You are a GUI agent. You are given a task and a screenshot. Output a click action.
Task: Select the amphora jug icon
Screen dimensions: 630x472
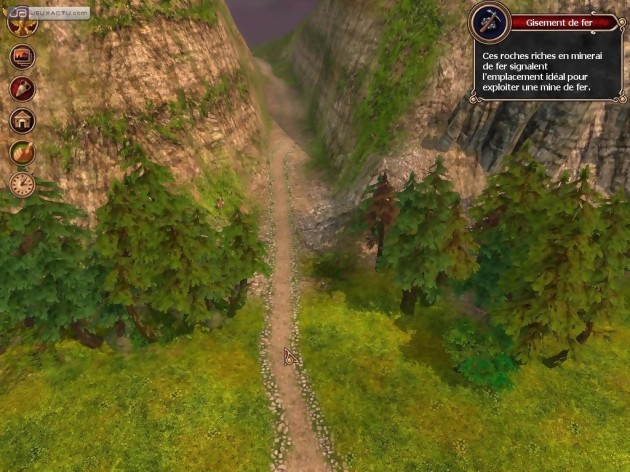point(22,89)
